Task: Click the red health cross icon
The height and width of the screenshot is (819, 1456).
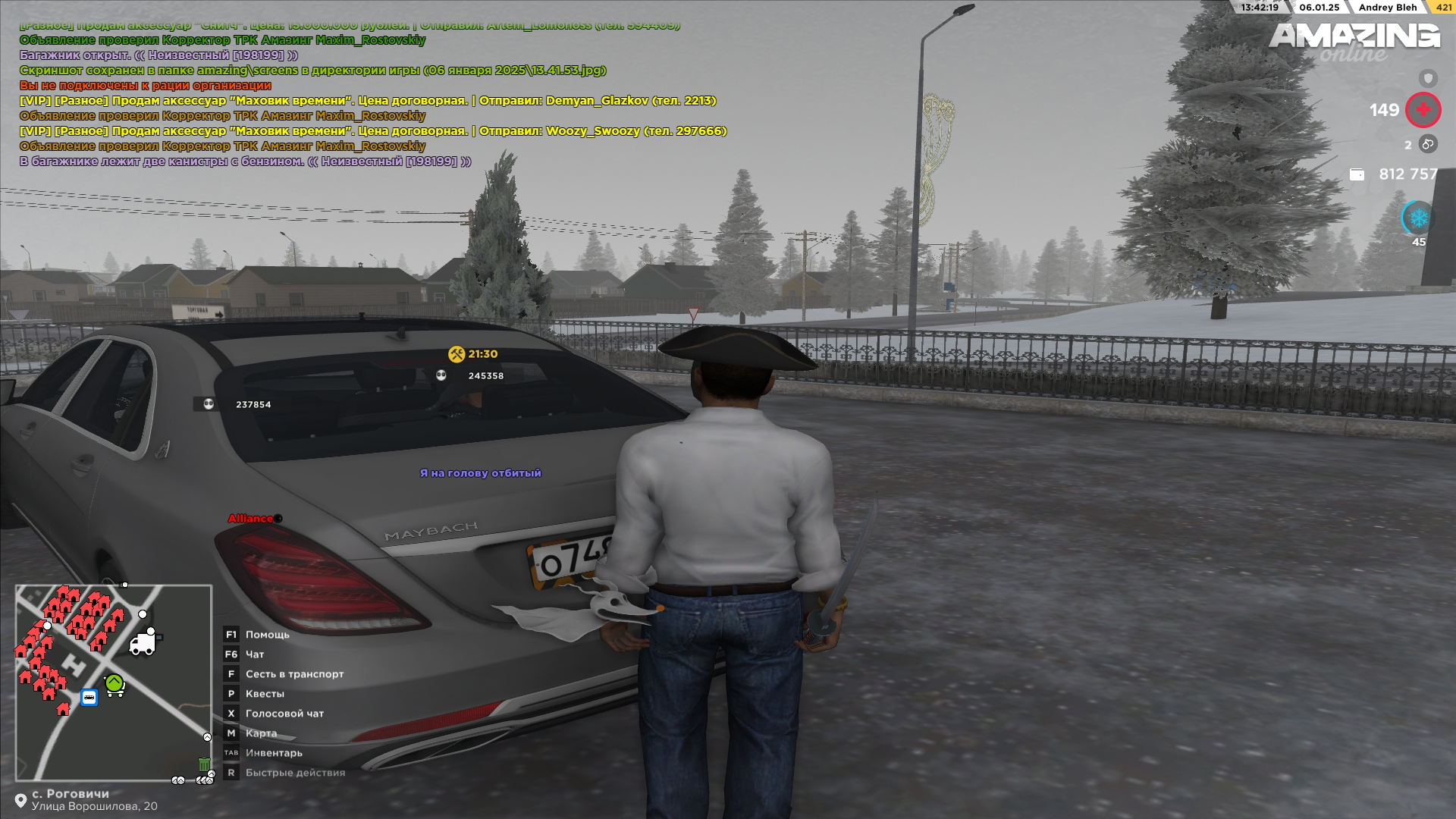Action: (x=1423, y=110)
